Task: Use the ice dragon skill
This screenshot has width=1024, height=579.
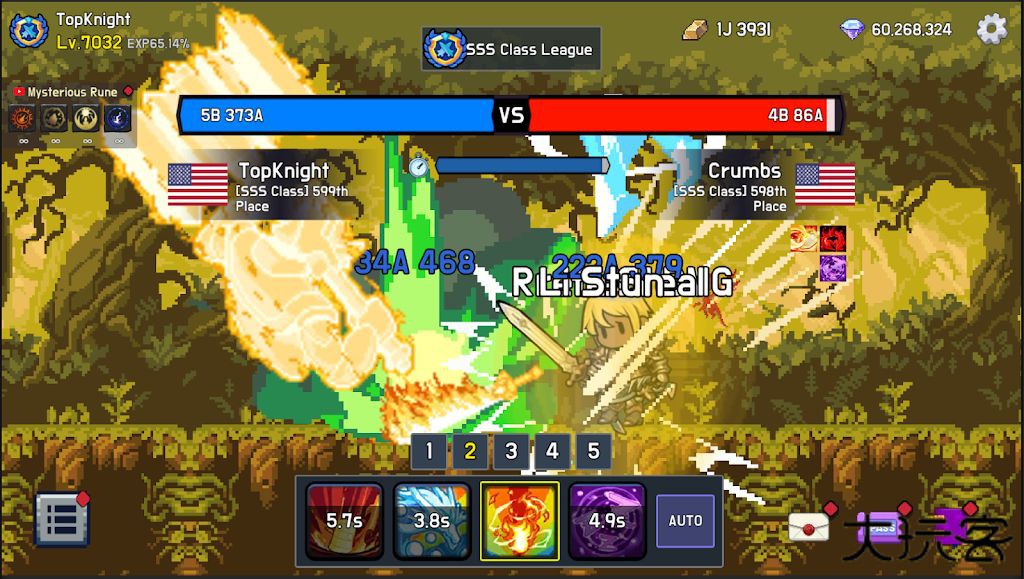Action: click(432, 521)
